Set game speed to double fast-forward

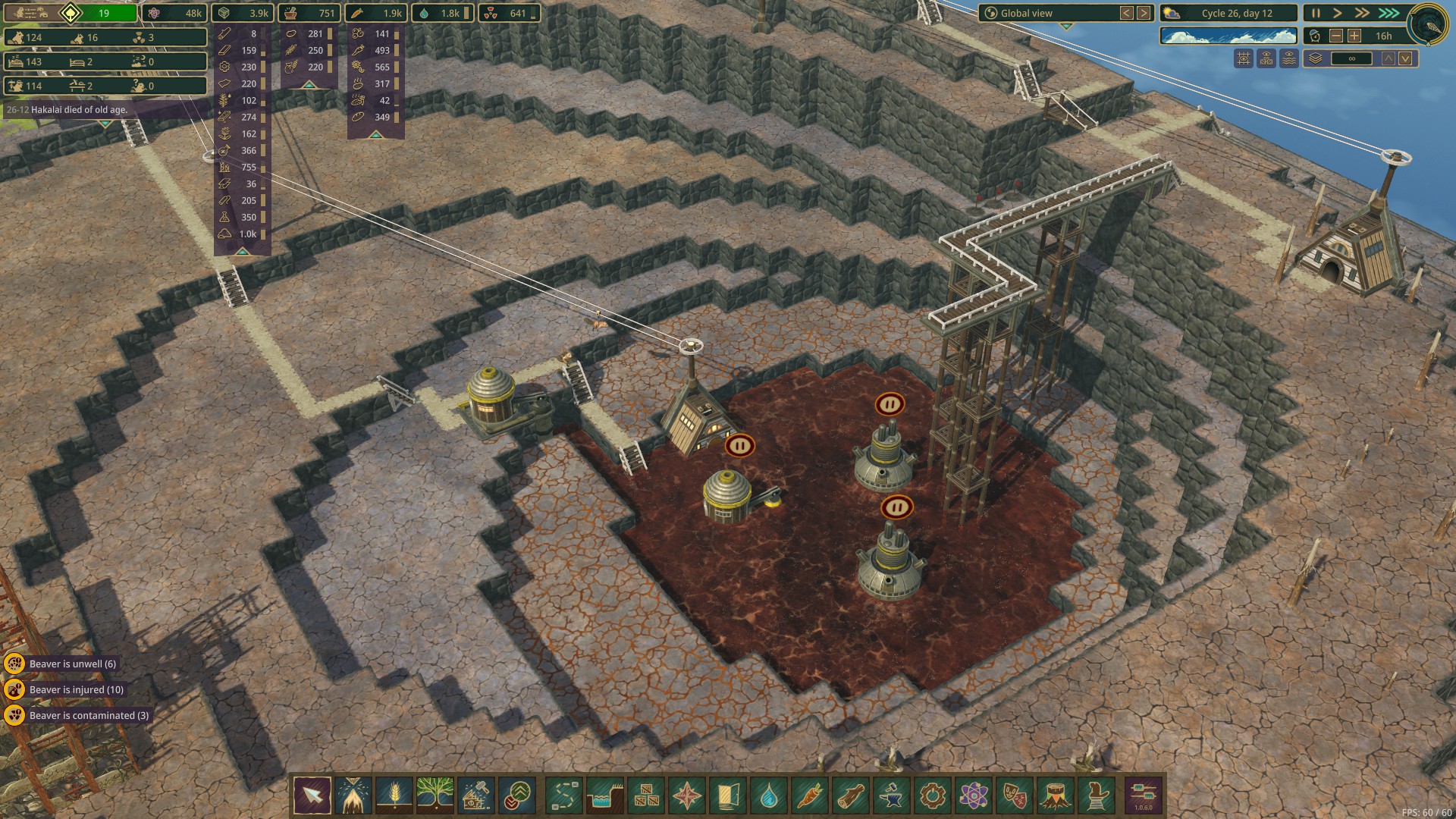click(1363, 13)
